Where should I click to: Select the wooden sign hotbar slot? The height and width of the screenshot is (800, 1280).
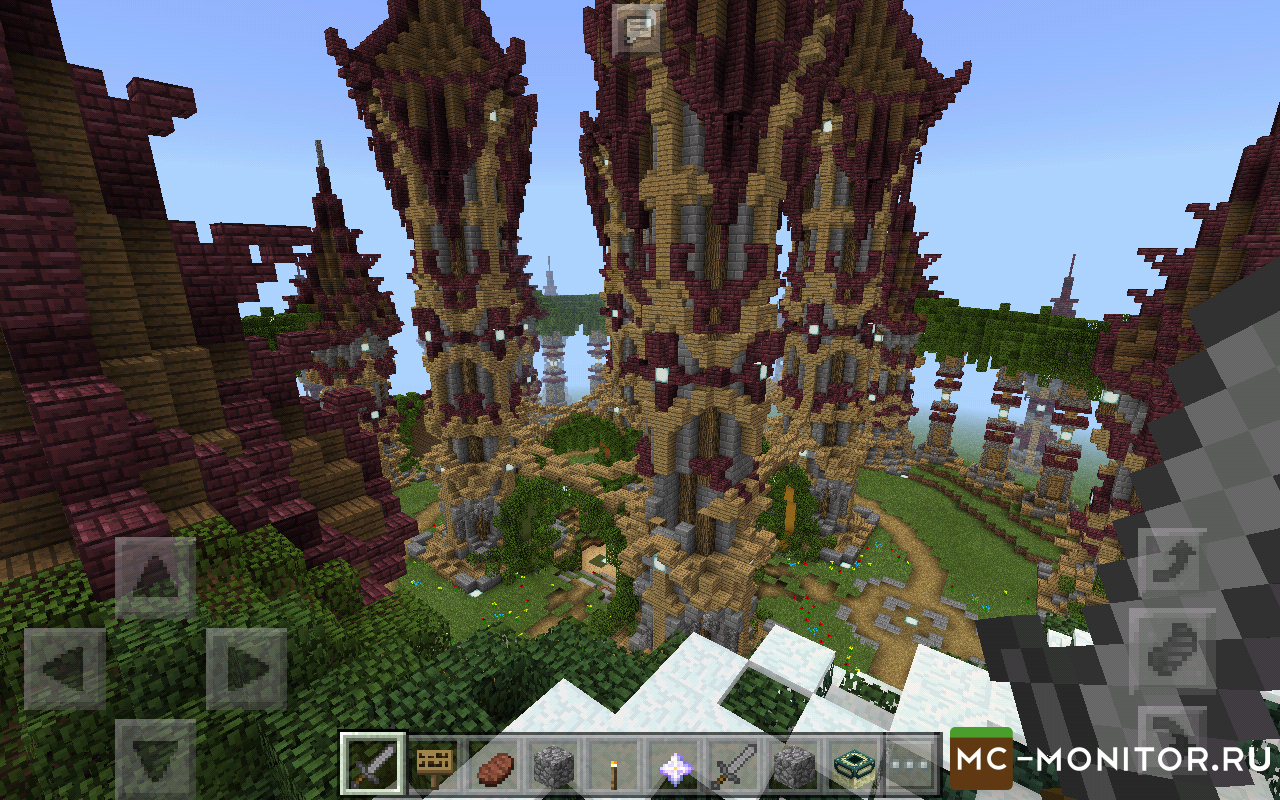pyautogui.click(x=435, y=767)
